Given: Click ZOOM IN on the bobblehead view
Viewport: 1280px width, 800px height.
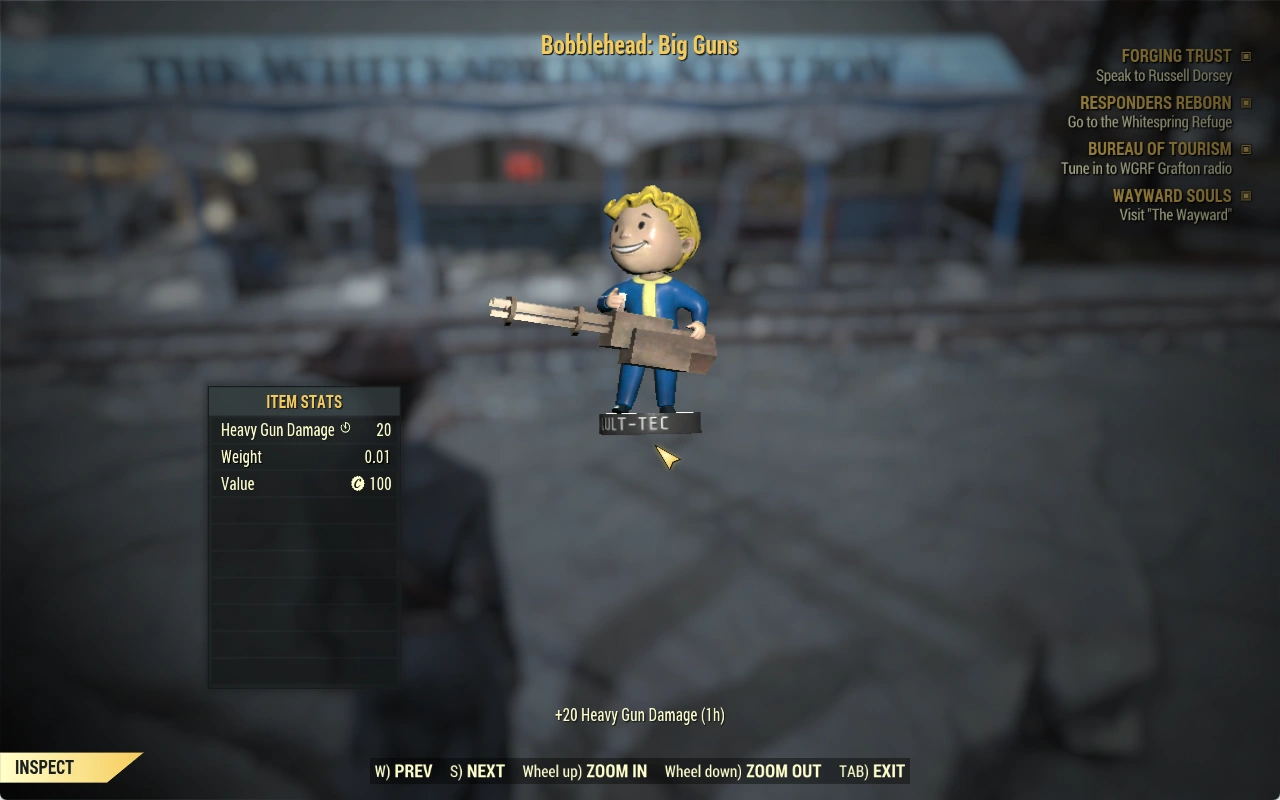Looking at the screenshot, I should (585, 771).
